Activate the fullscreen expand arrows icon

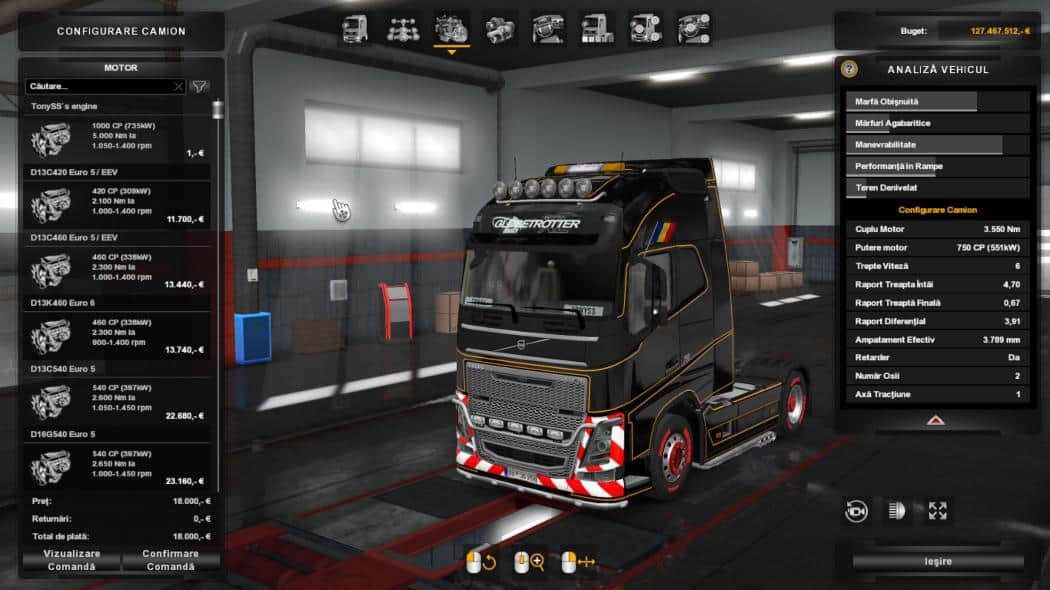[x=937, y=511]
